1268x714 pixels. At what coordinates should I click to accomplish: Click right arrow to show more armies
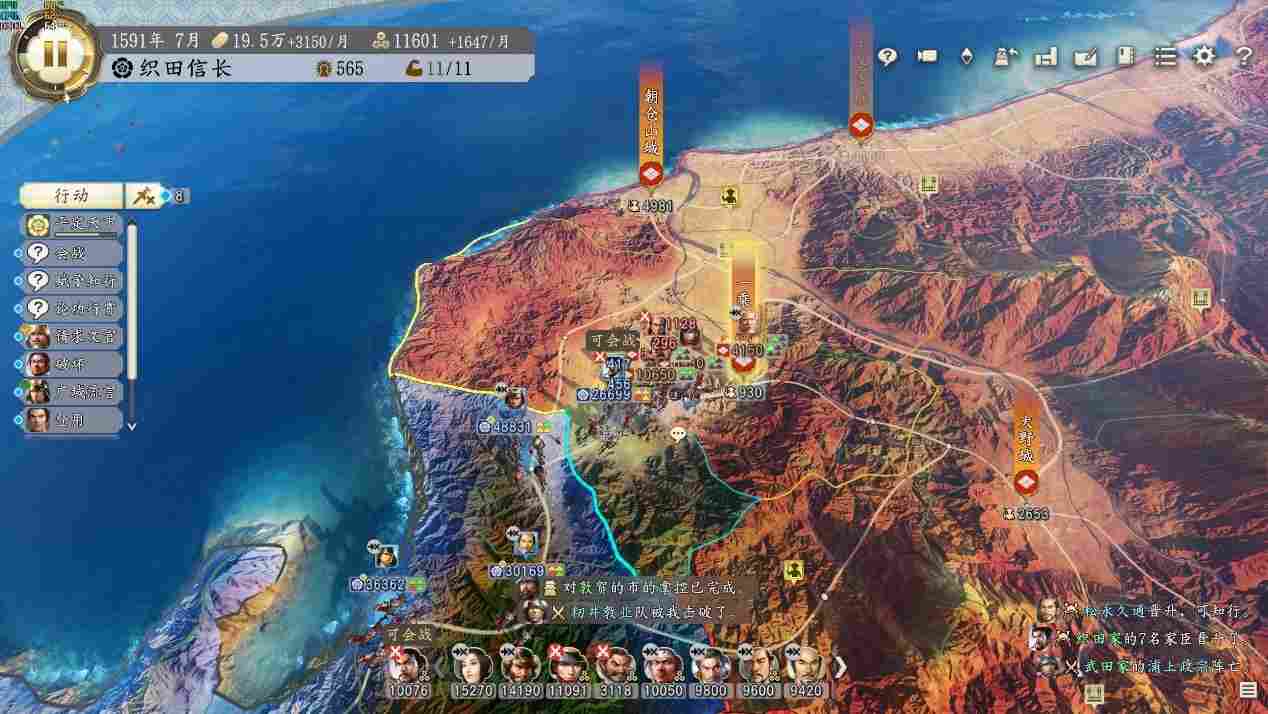point(841,666)
